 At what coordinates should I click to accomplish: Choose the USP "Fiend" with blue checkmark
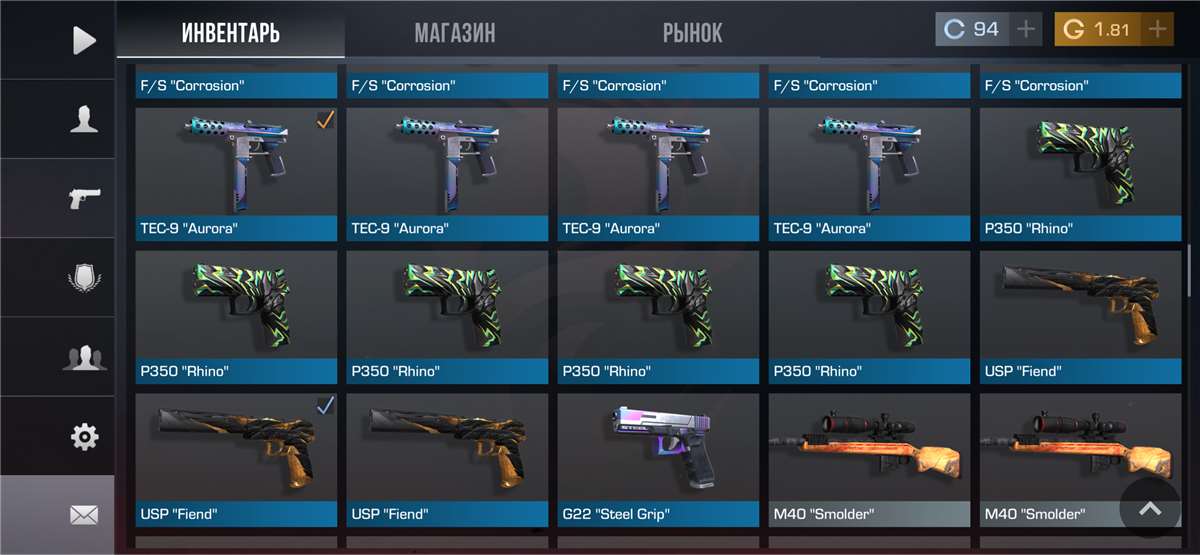[x=236, y=460]
